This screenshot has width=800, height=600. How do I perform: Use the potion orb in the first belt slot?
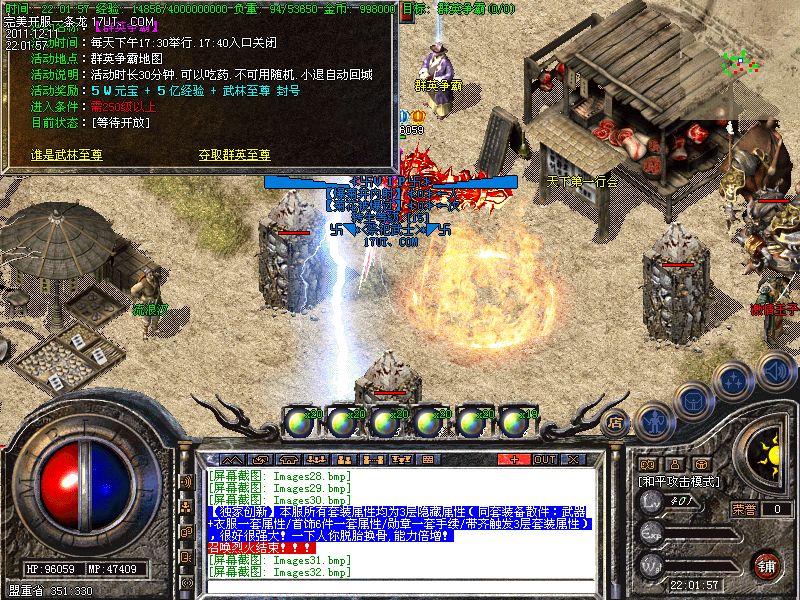[x=299, y=423]
